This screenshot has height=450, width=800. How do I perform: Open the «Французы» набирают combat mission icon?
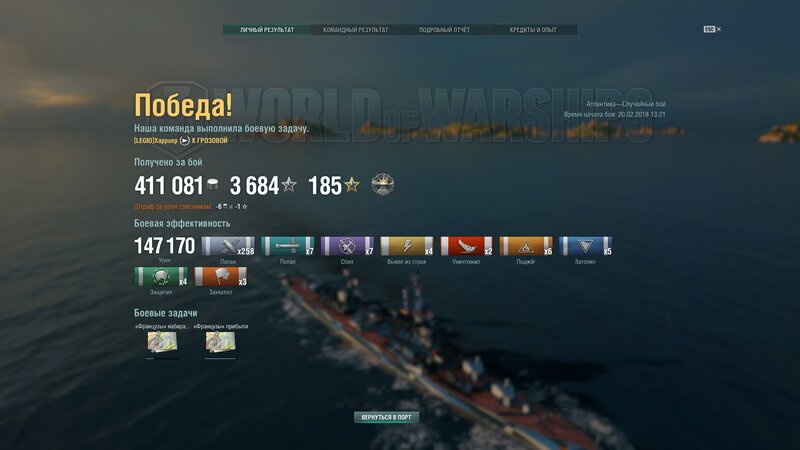coord(162,342)
